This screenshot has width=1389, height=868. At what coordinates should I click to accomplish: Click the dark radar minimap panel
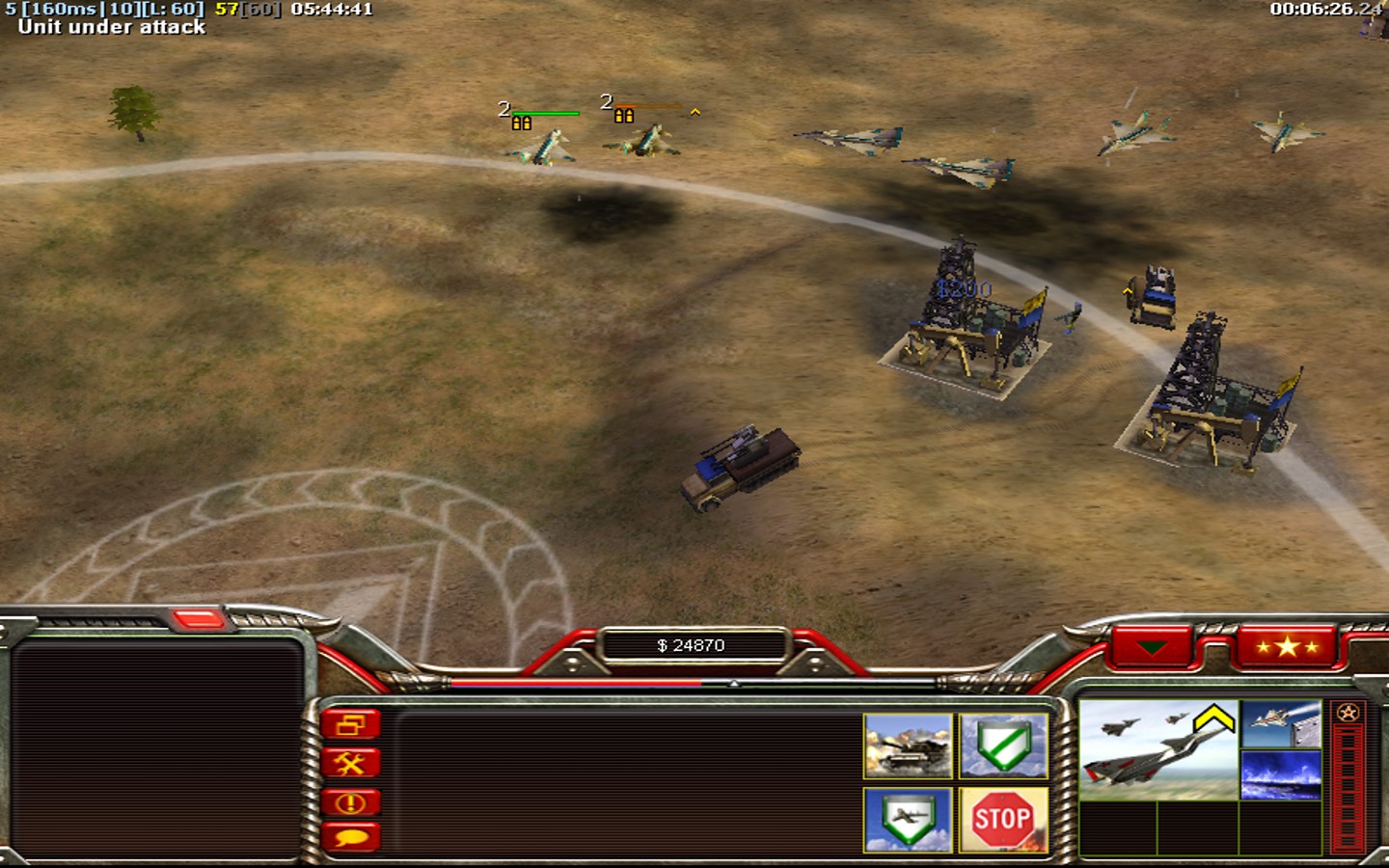click(157, 747)
